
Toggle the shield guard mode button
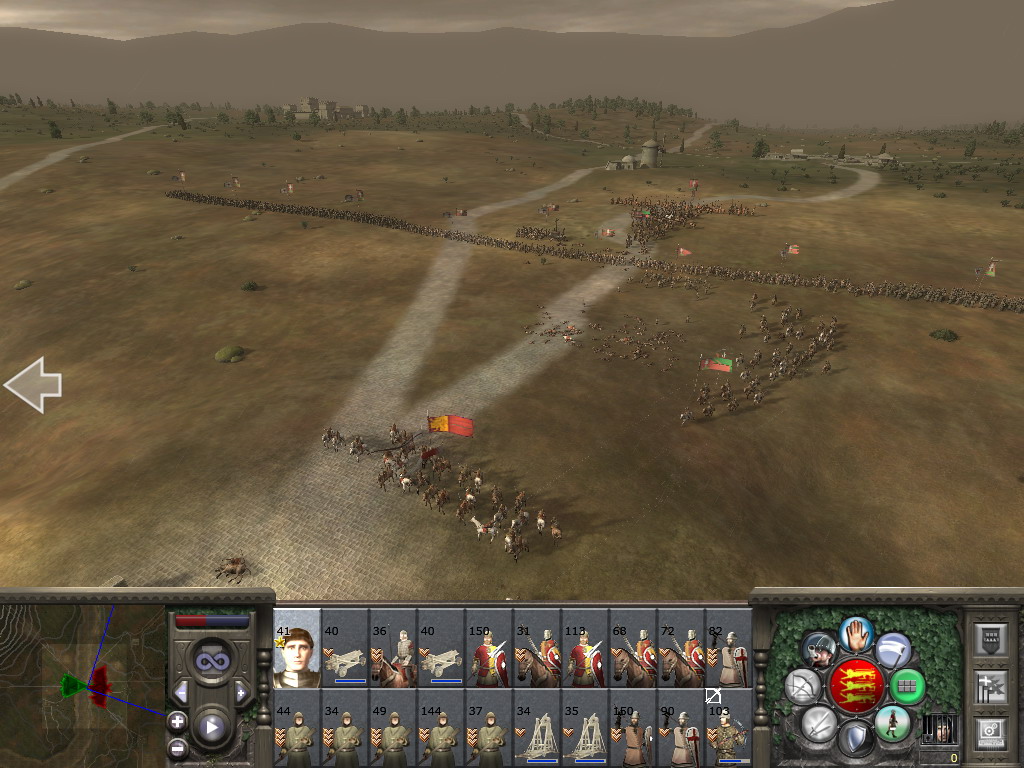tap(856, 739)
